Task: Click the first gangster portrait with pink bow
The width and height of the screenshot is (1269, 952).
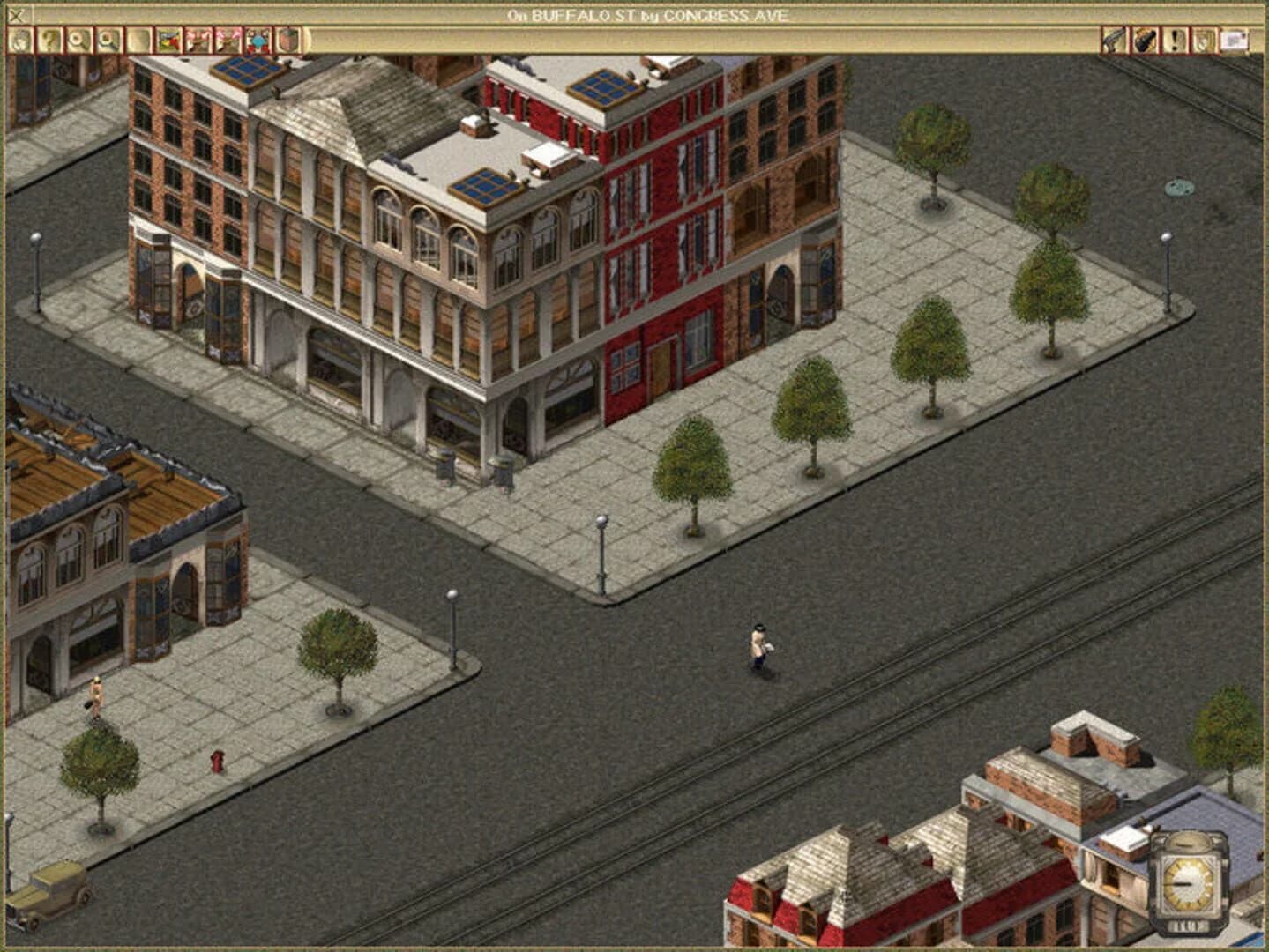Action: point(196,40)
